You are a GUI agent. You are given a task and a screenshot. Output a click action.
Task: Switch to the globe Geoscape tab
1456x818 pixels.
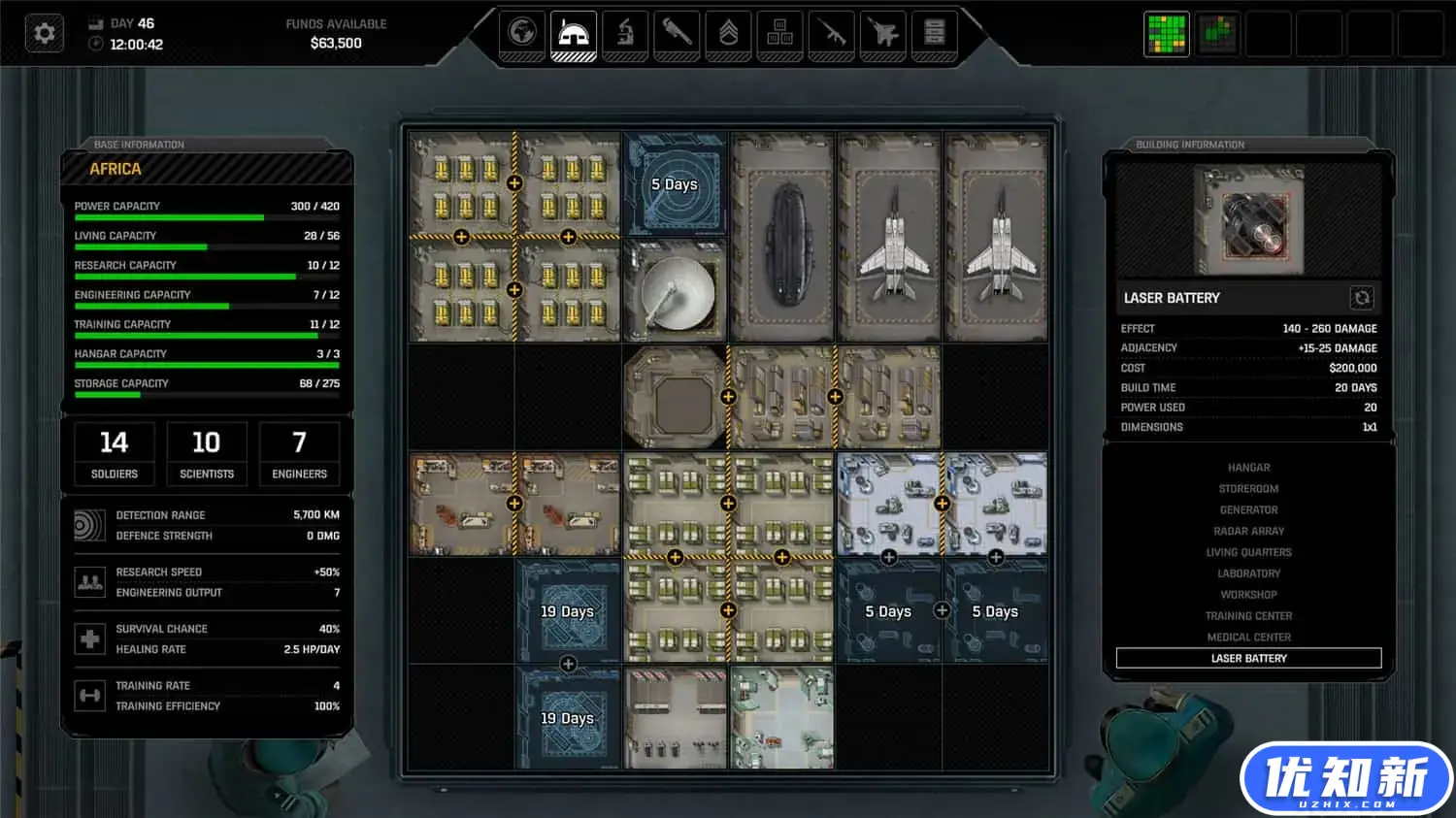522,33
